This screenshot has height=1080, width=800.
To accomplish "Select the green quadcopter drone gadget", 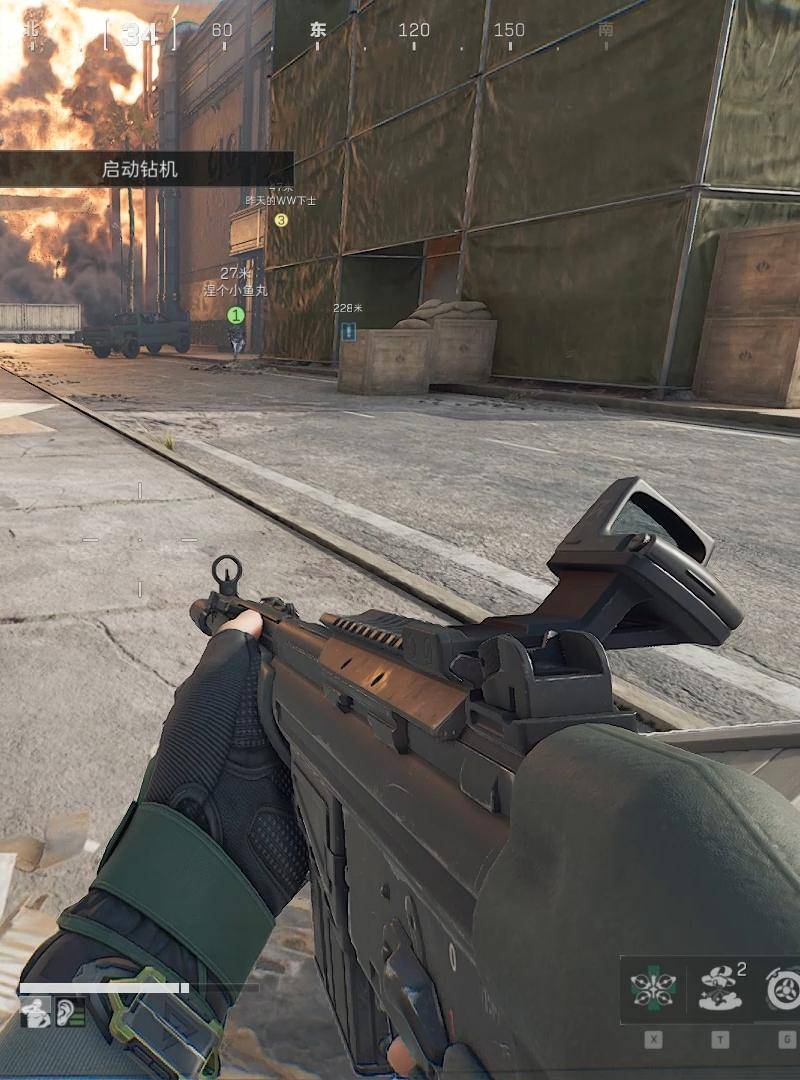I will pos(653,990).
